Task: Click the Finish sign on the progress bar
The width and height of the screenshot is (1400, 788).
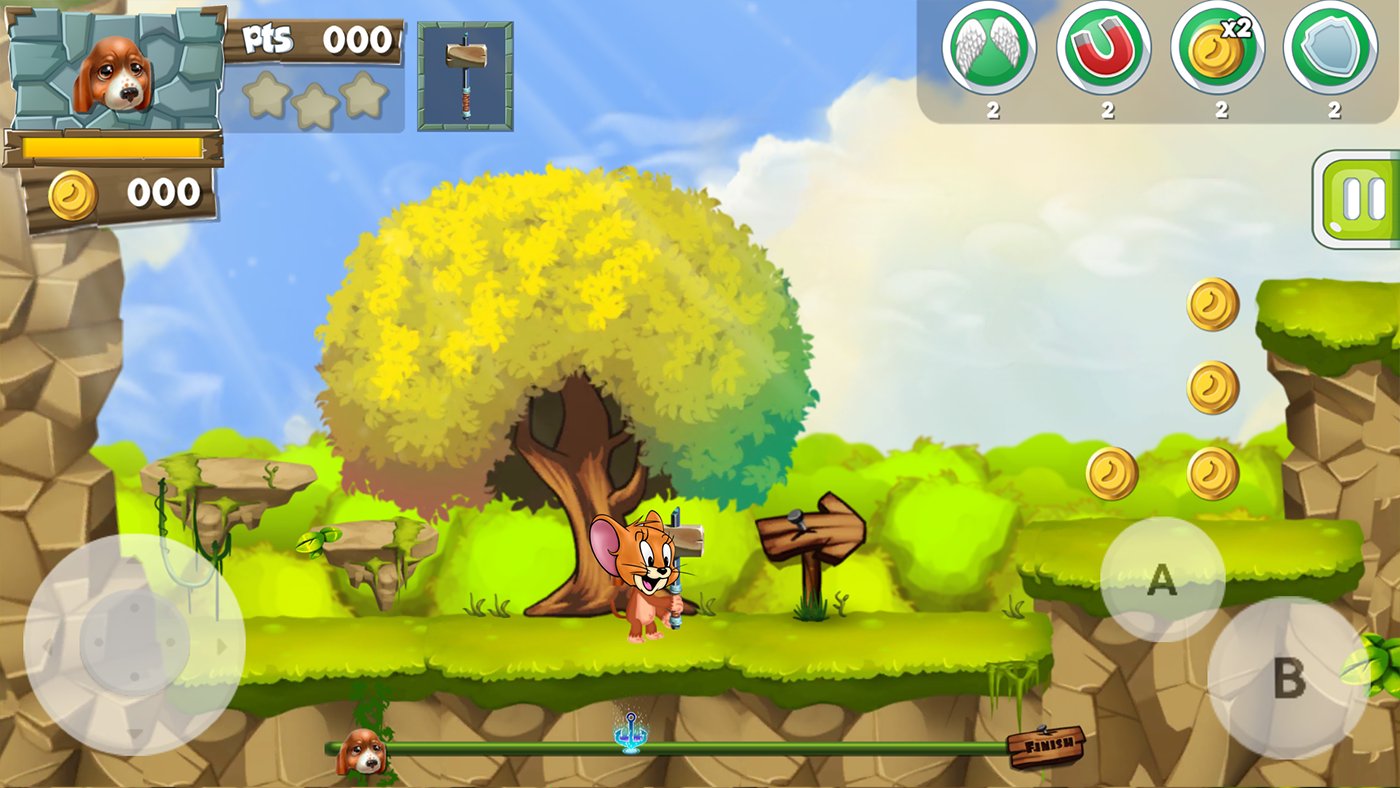Action: point(1048,746)
